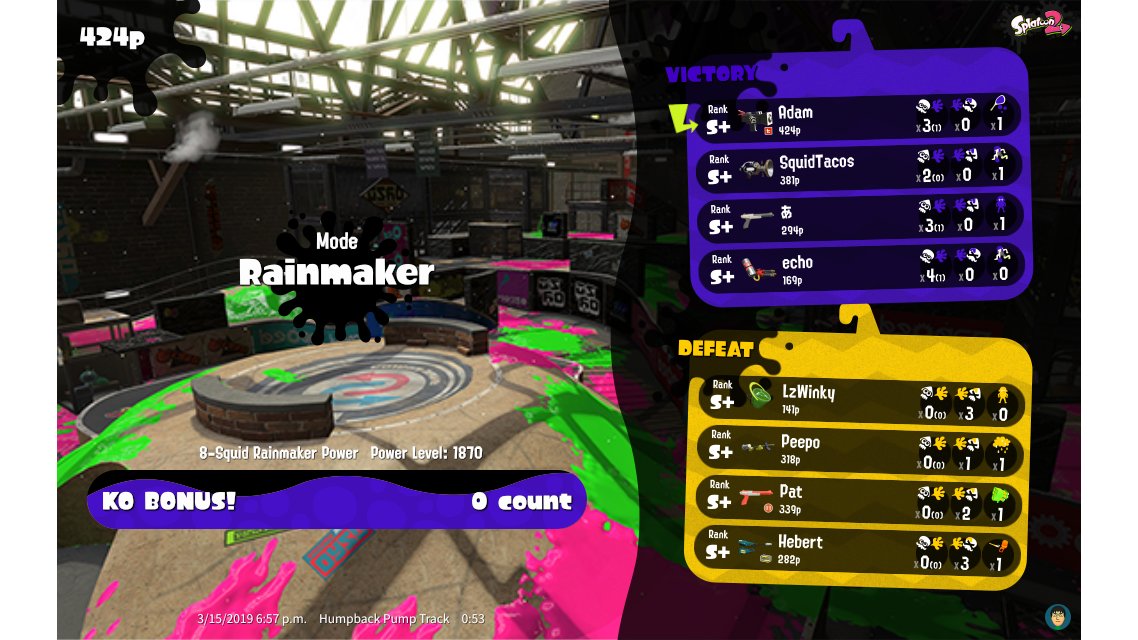This screenshot has height=640, width=1138.
Task: Pick echo's result row
Action: 860,269
